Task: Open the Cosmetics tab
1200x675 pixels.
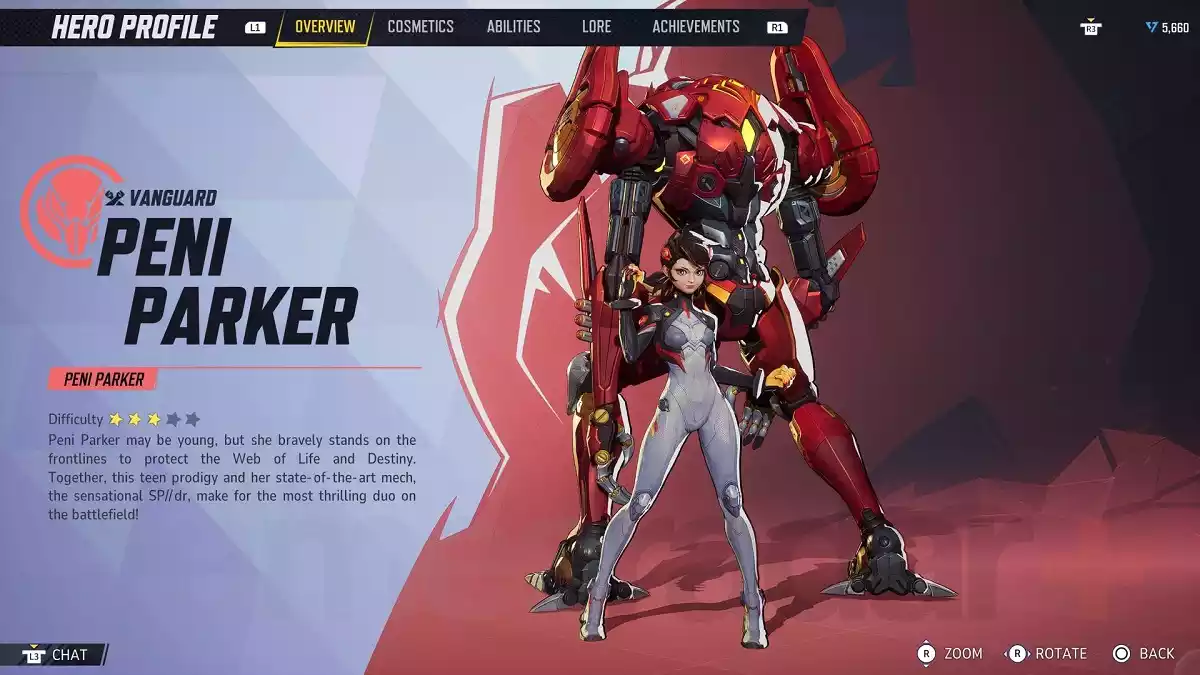Action: pos(420,27)
